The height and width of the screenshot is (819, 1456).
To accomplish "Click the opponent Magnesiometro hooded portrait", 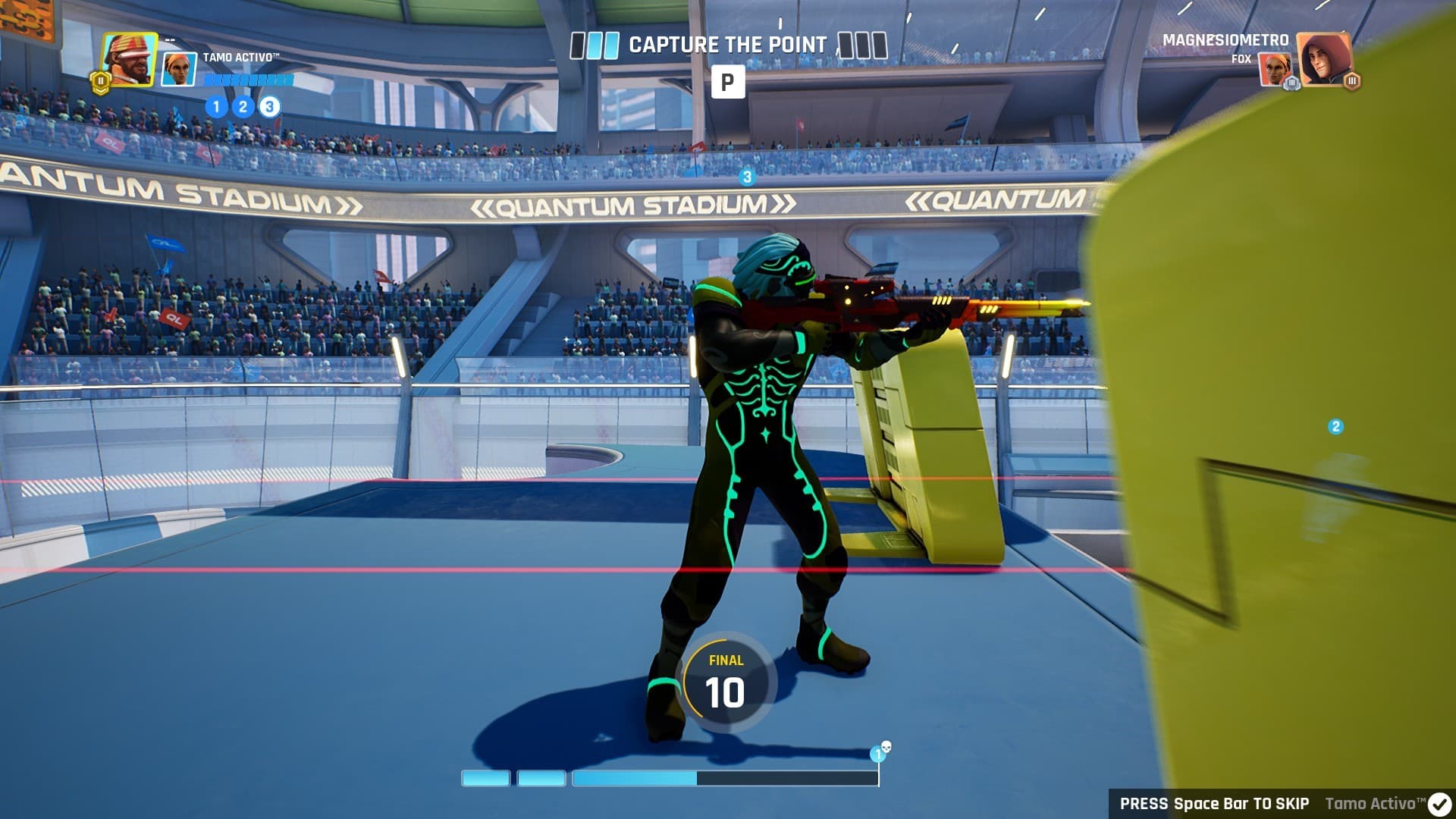I will pos(1324,59).
